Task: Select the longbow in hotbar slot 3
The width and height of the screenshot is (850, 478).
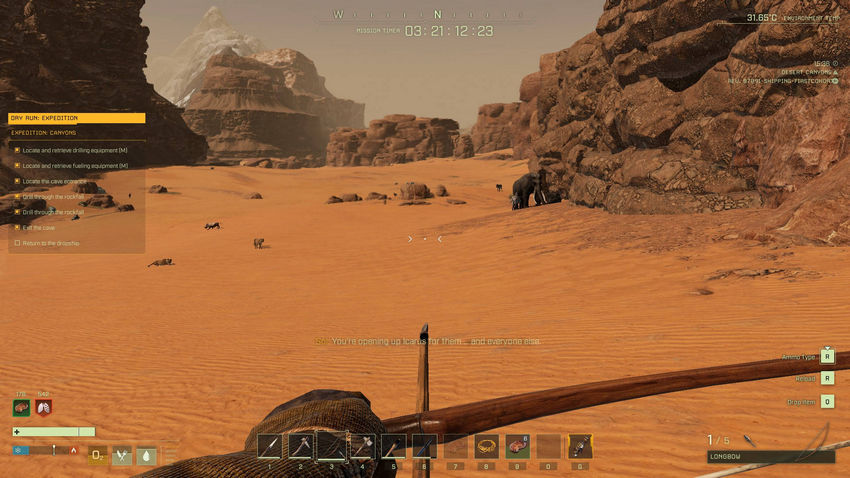Action: click(332, 446)
